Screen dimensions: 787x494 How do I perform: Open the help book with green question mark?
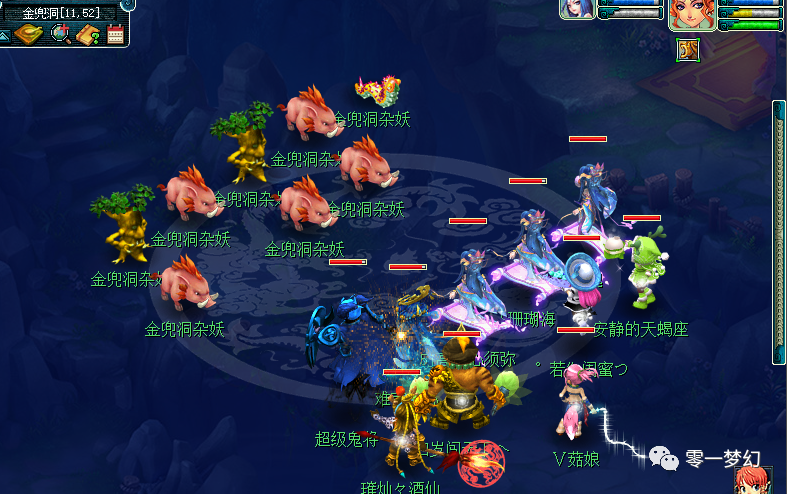(x=88, y=35)
